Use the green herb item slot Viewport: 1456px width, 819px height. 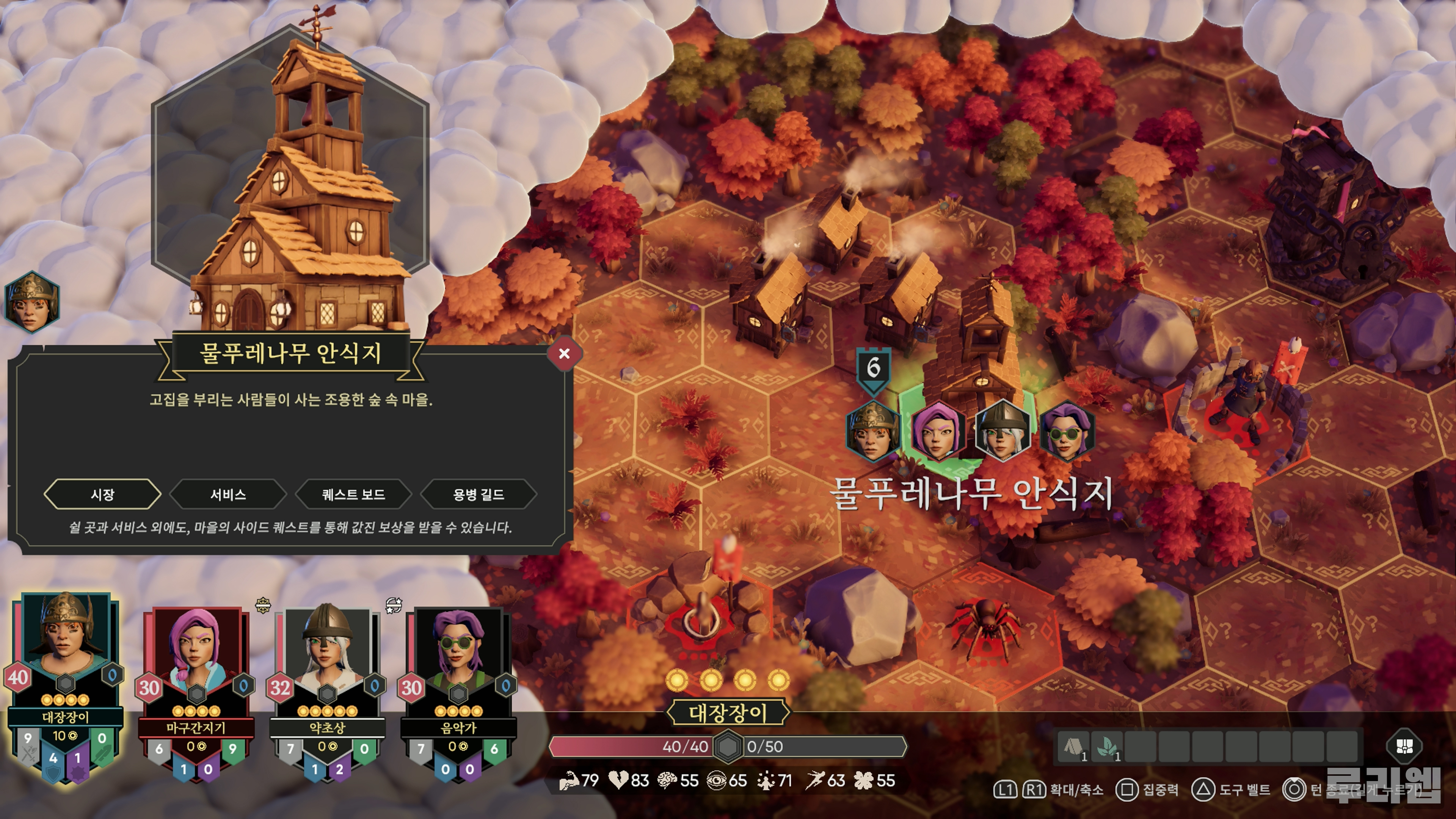click(1107, 747)
